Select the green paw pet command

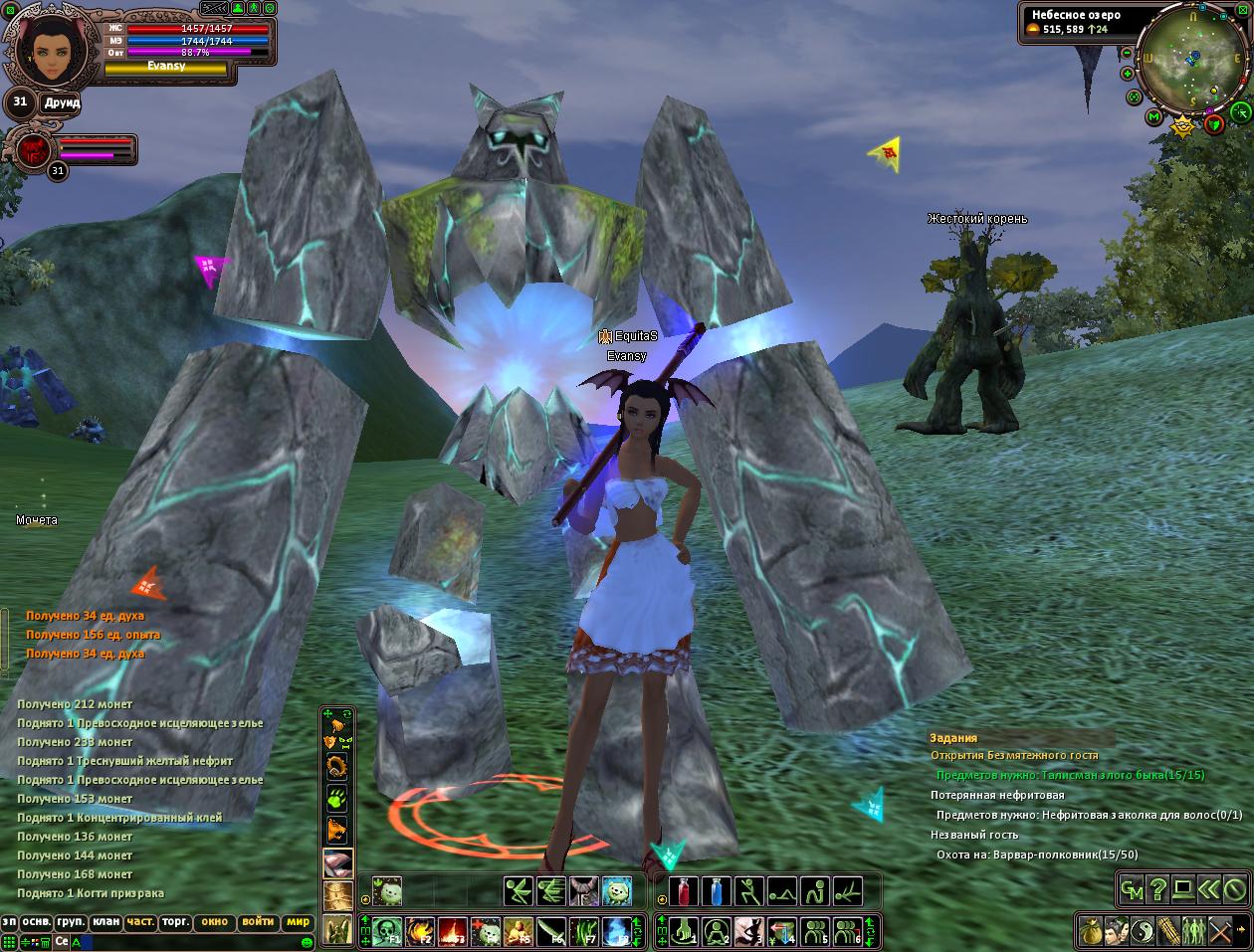tap(337, 798)
